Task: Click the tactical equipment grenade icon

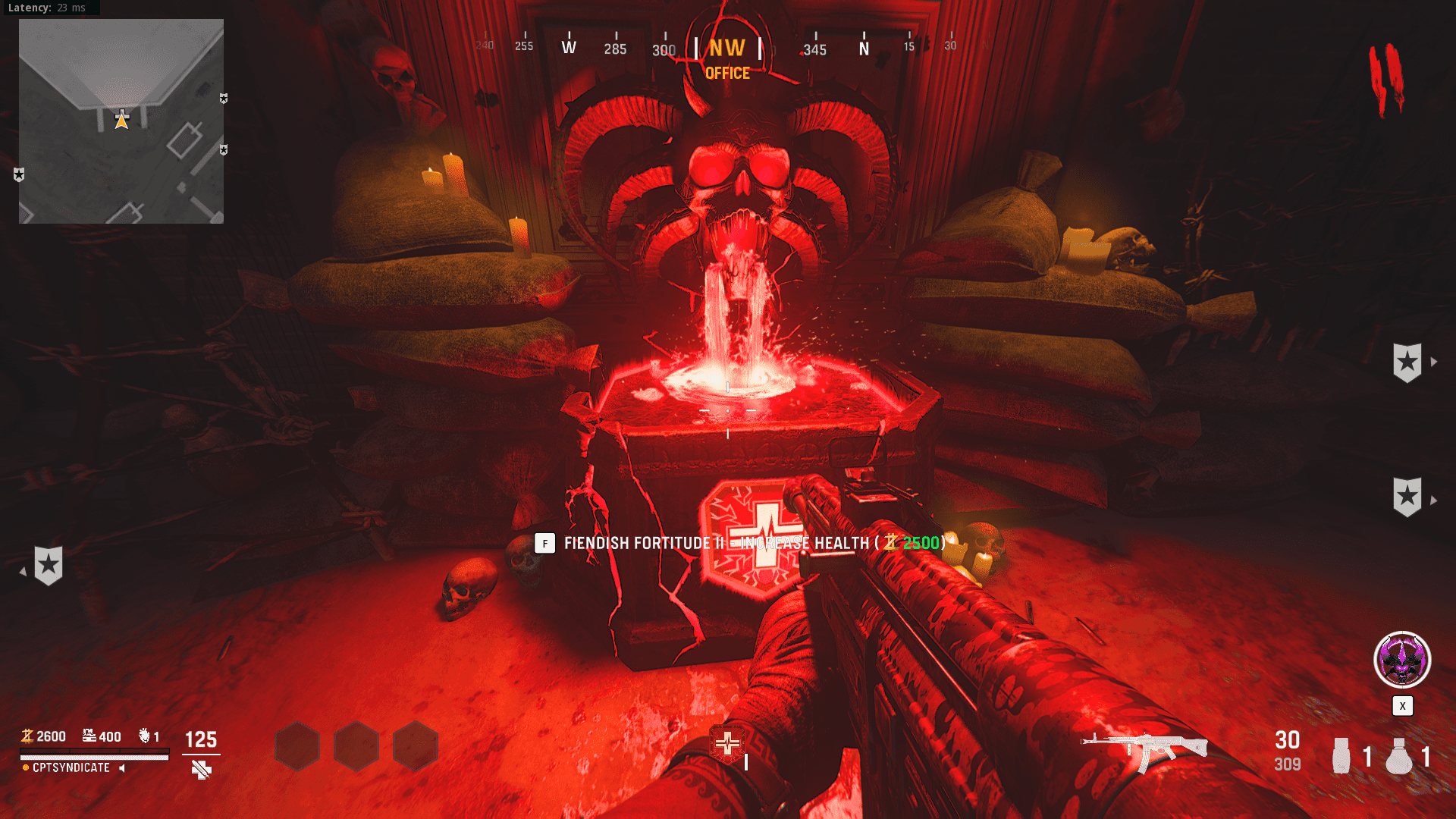Action: click(1341, 755)
